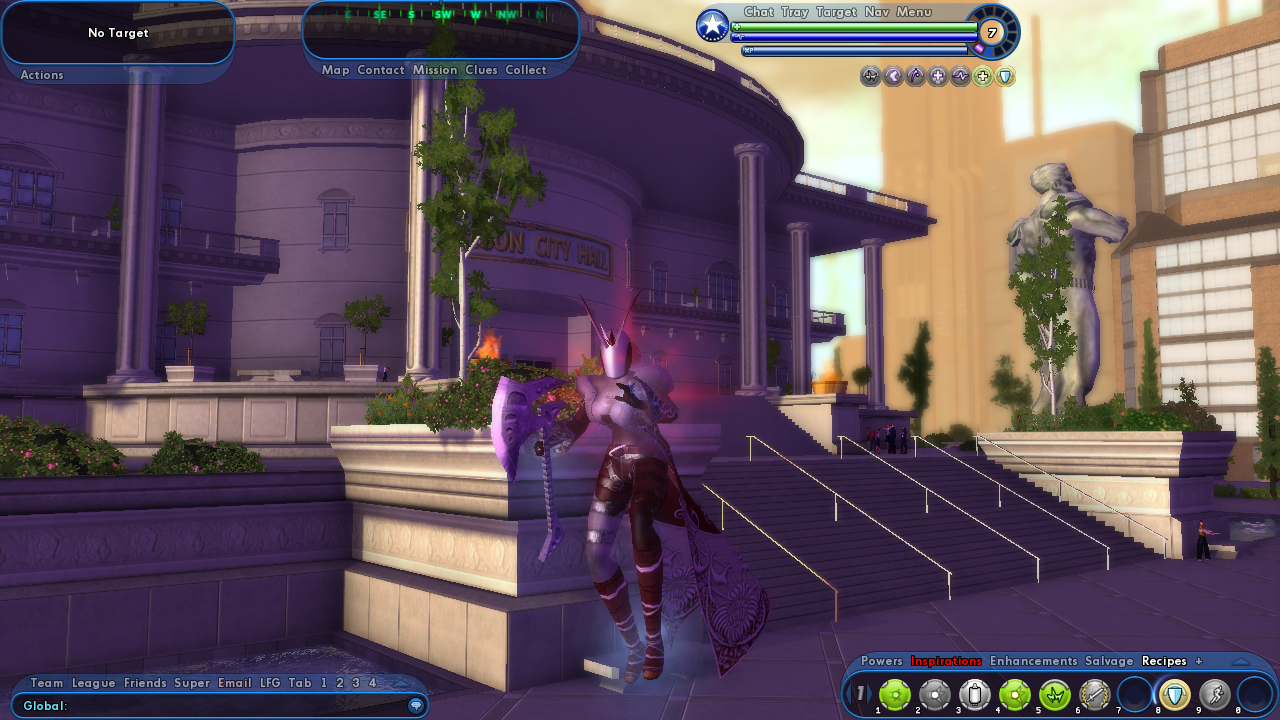
Task: Open the main Menu
Action: click(x=914, y=12)
